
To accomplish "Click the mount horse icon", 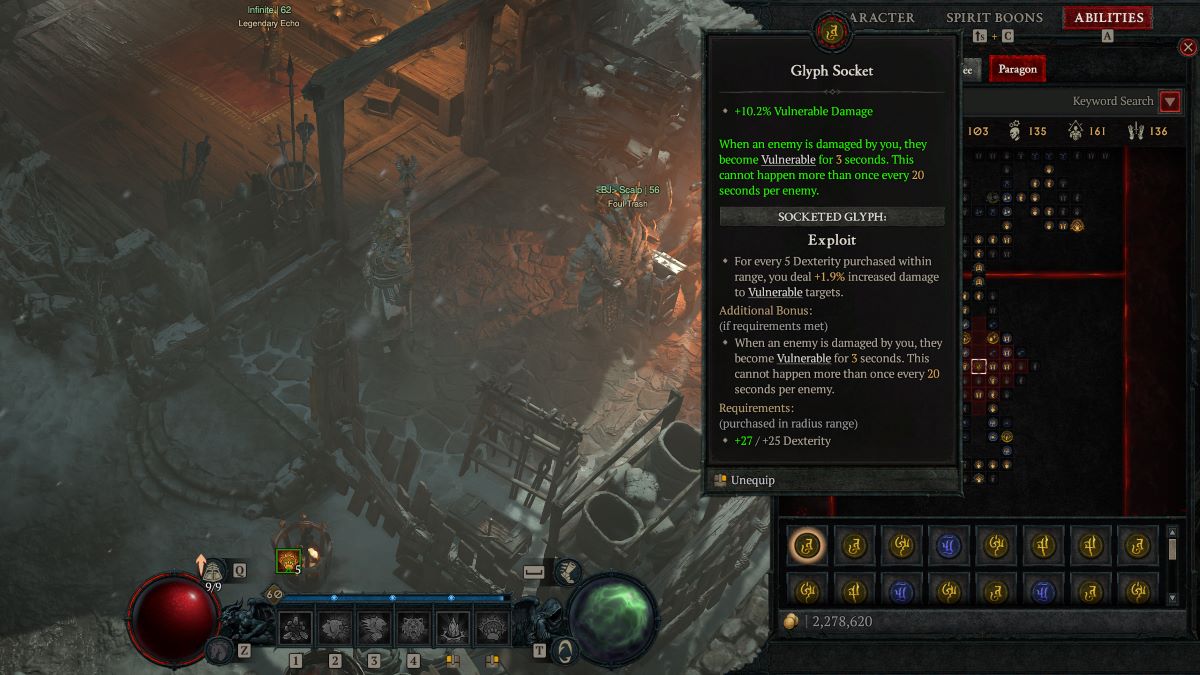I will 214,650.
